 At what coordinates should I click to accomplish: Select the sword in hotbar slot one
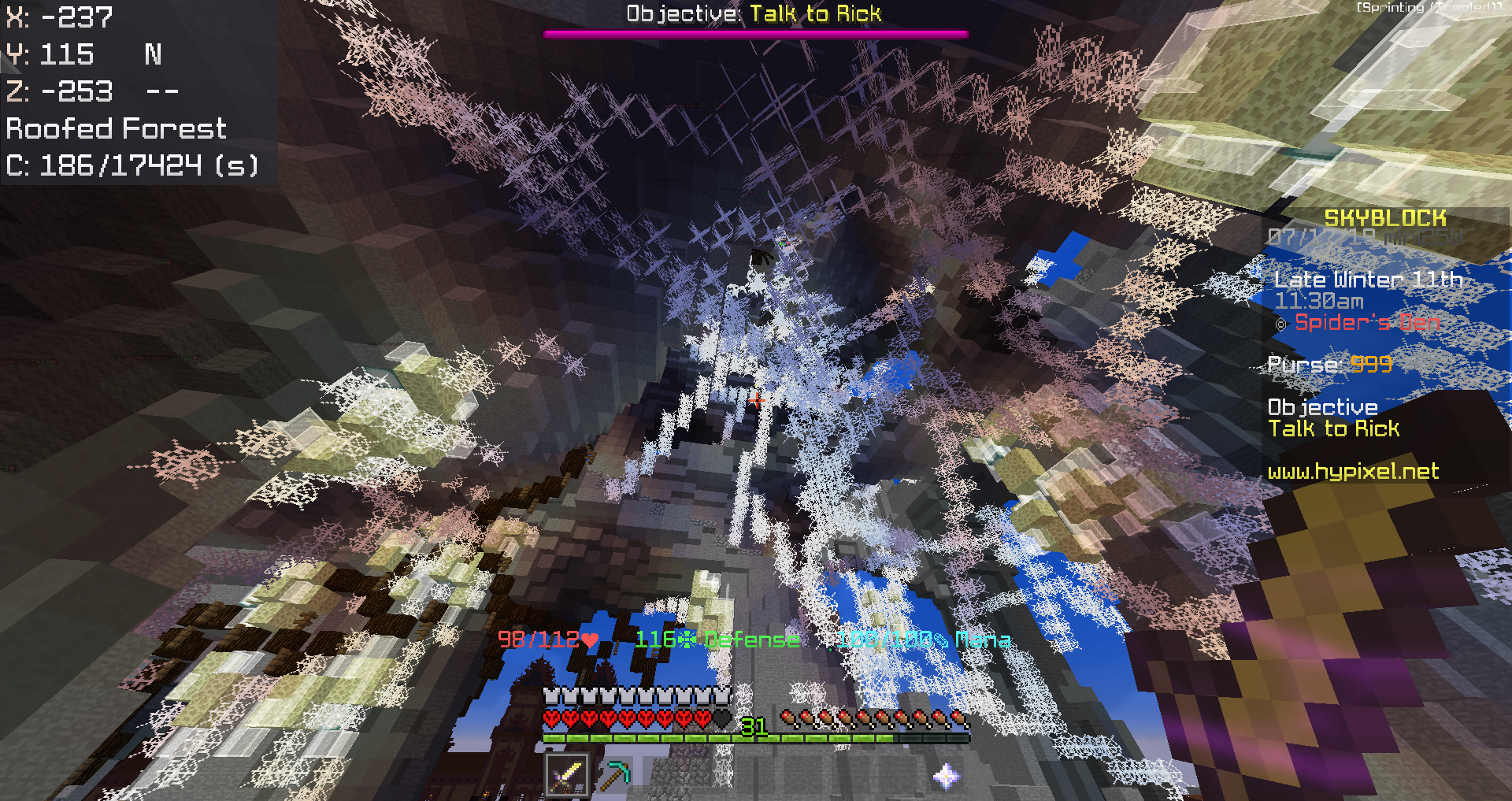pyautogui.click(x=567, y=776)
